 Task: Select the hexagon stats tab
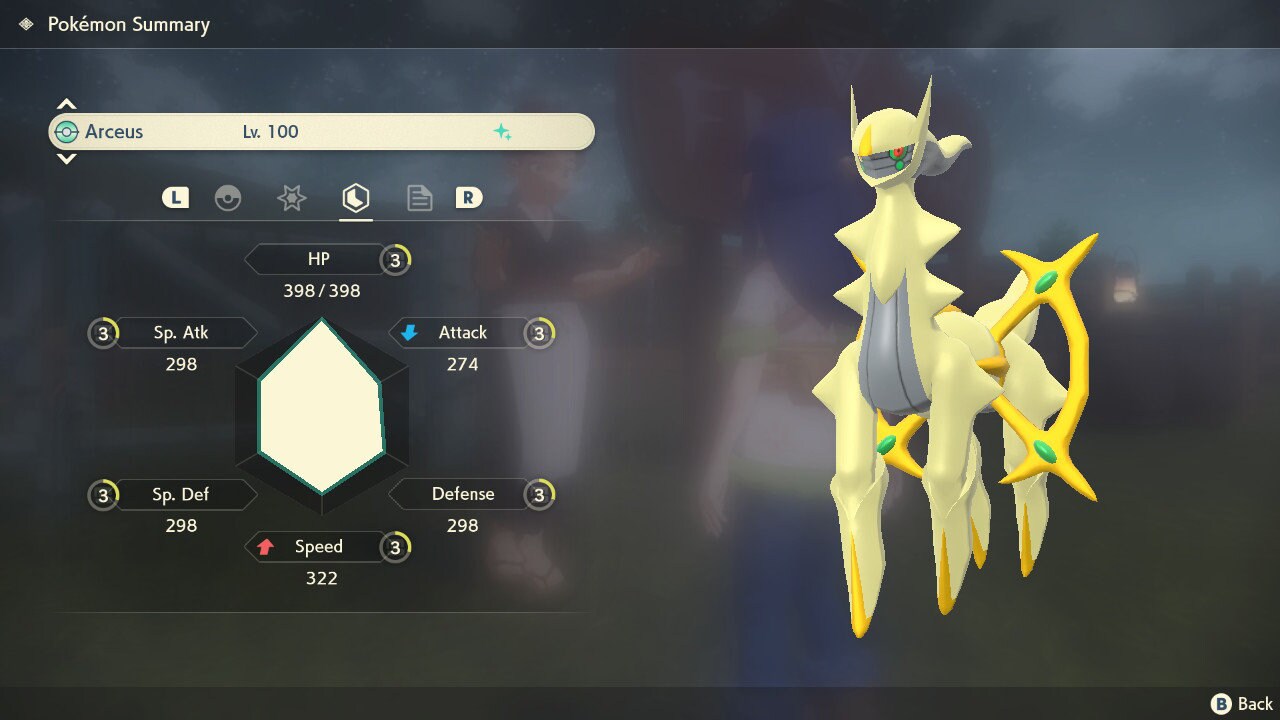point(355,198)
